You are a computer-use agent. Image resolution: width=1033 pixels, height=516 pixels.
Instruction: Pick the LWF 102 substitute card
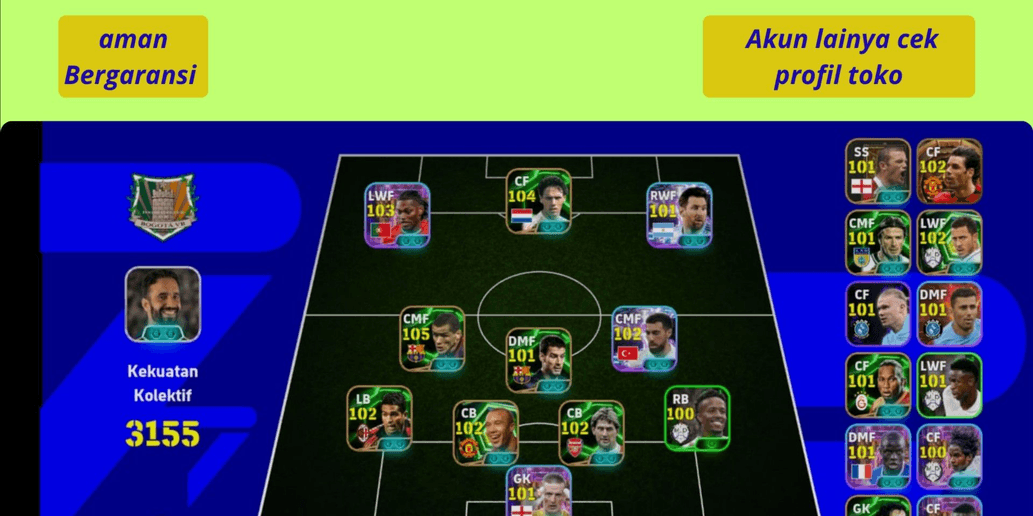[x=949, y=242]
